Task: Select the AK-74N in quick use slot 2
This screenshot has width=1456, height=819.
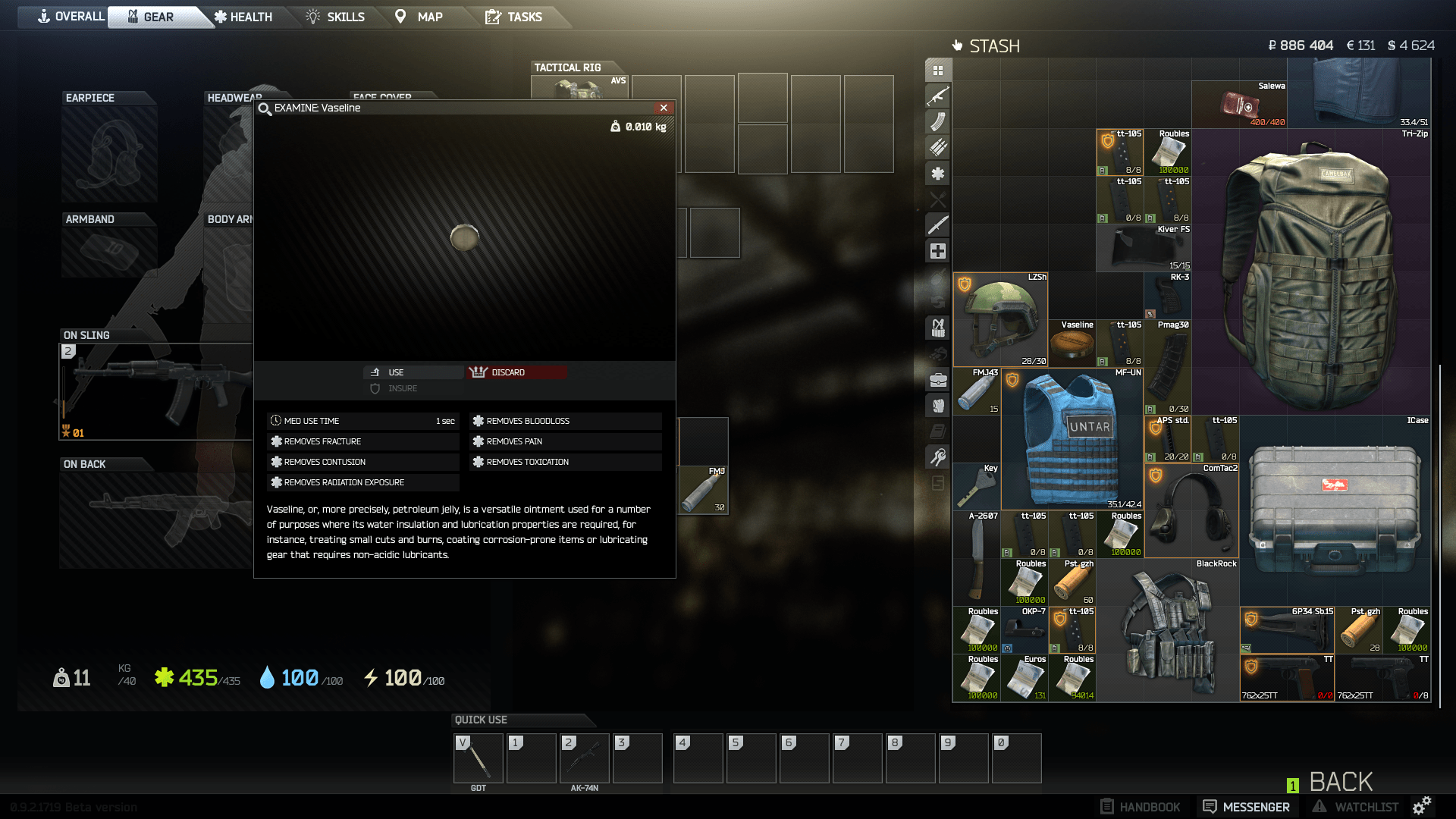Action: click(x=584, y=758)
